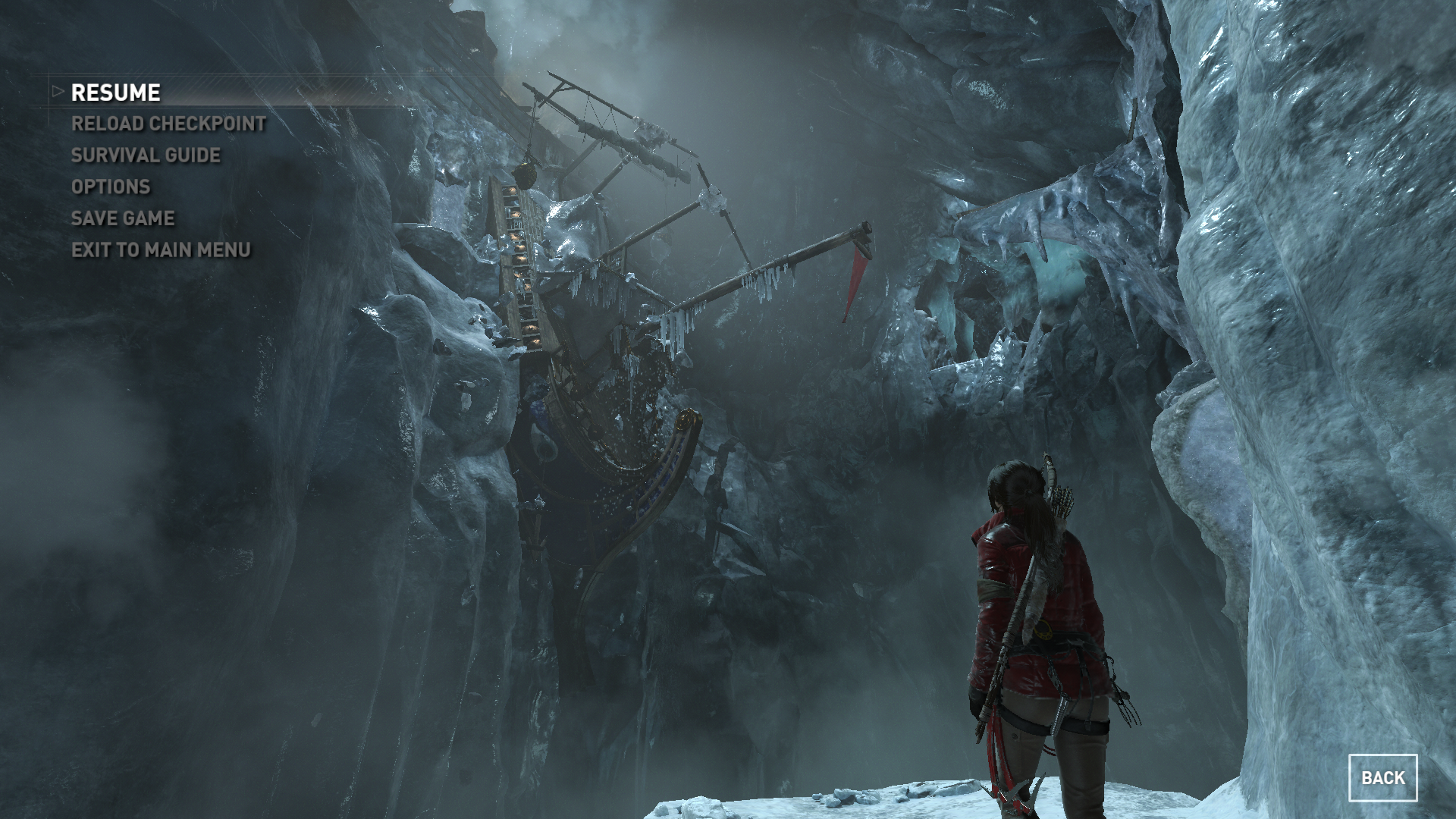This screenshot has height=819, width=1456.
Task: Click the Back button
Action: coord(1382,777)
